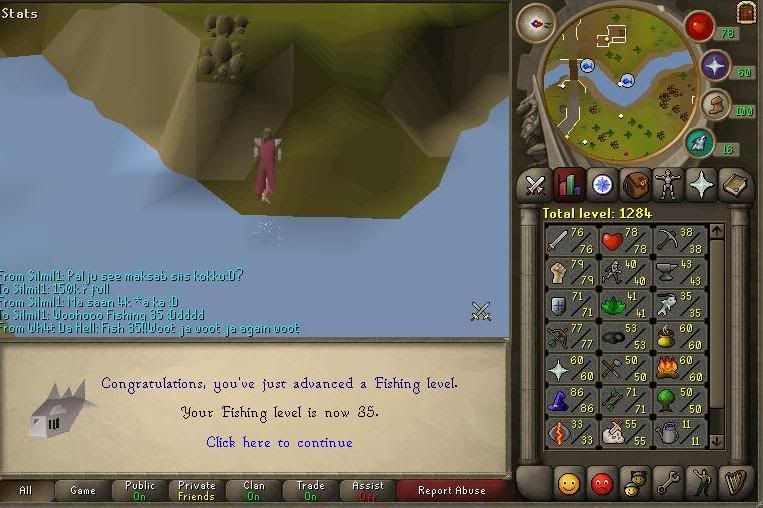Toggle the Trade chat filter

pos(310,490)
